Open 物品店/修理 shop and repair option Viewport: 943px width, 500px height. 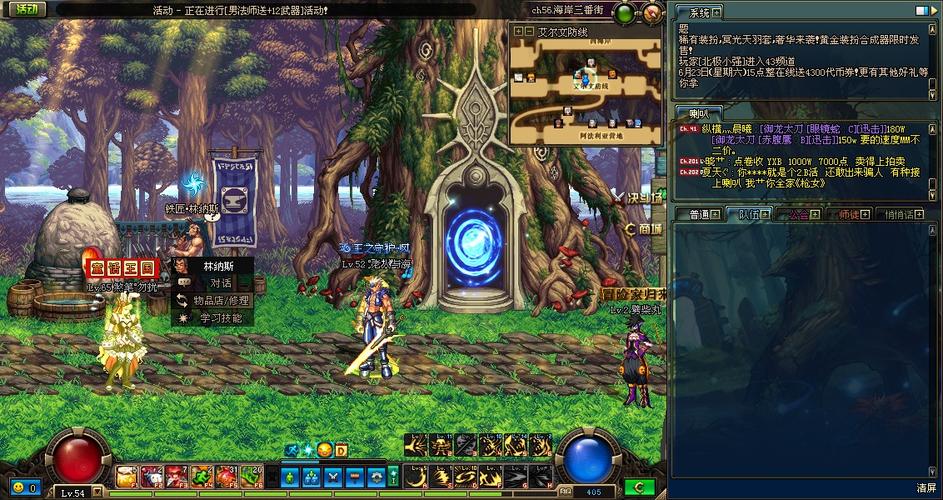coord(221,300)
